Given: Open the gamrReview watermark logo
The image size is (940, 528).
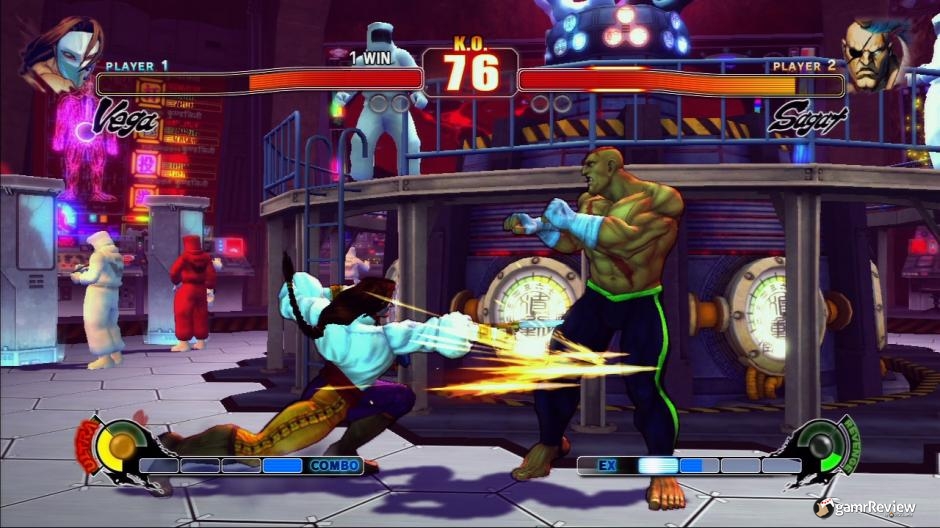Looking at the screenshot, I should click(865, 508).
